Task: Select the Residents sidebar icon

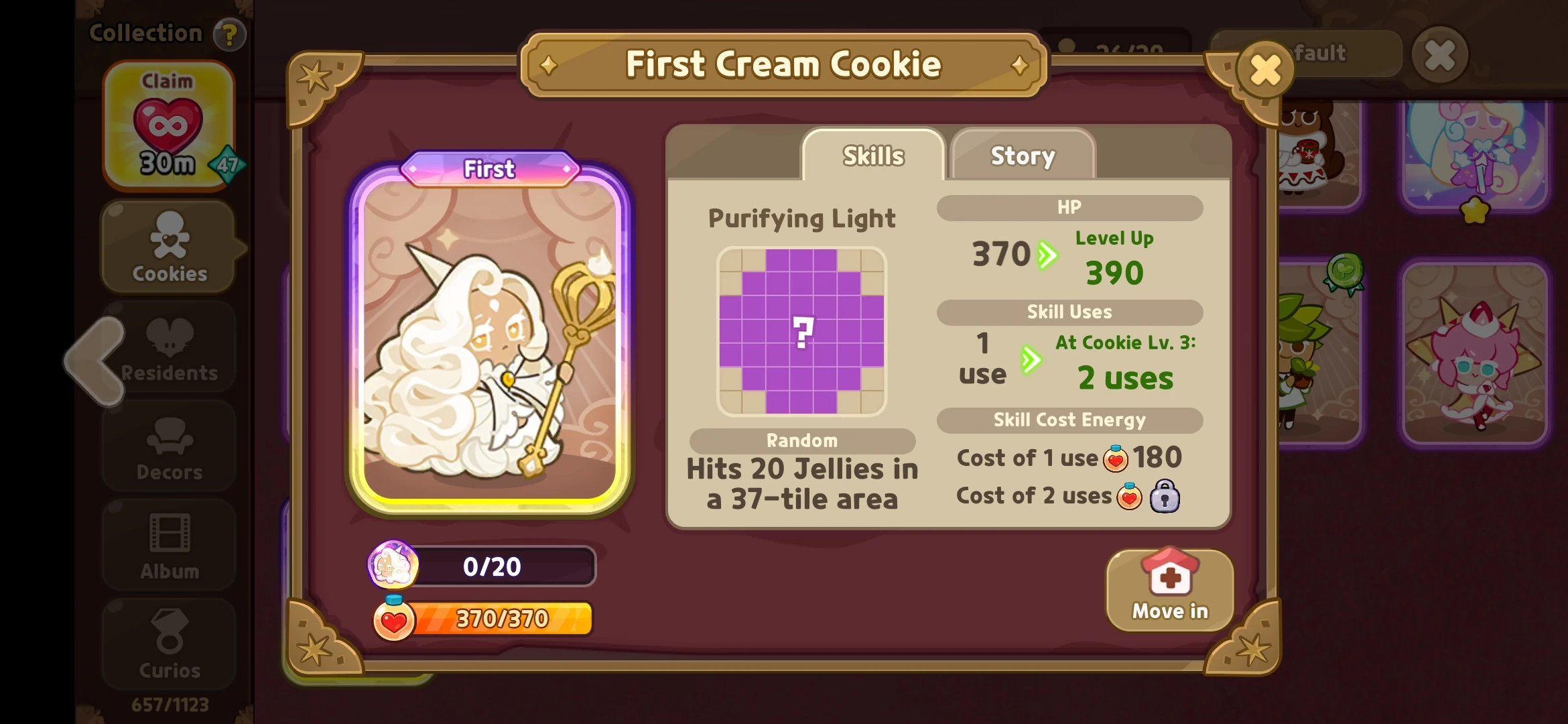Action: tap(169, 349)
